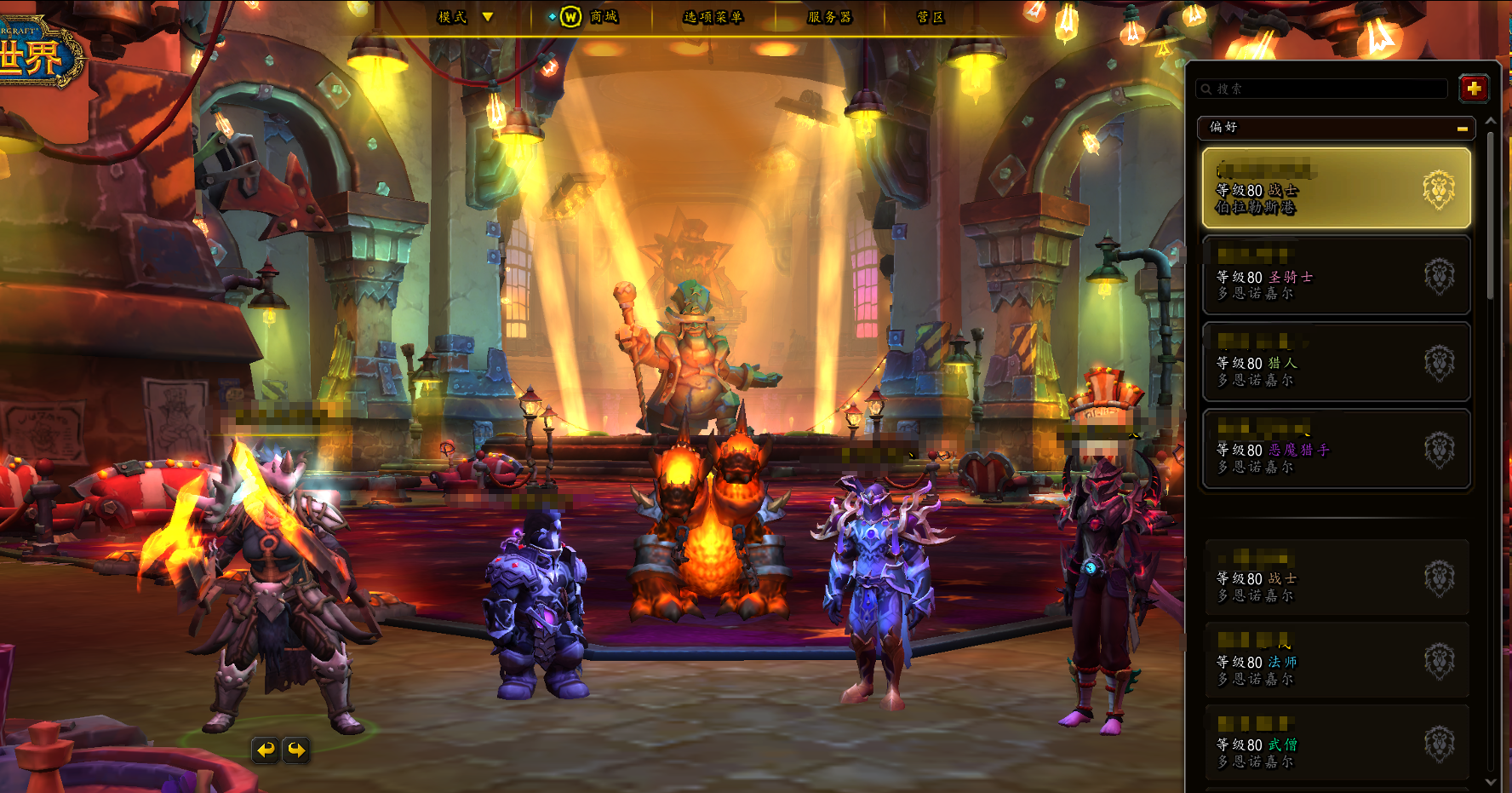
Task: Choose the level 80 法师 character
Action: 1335,662
